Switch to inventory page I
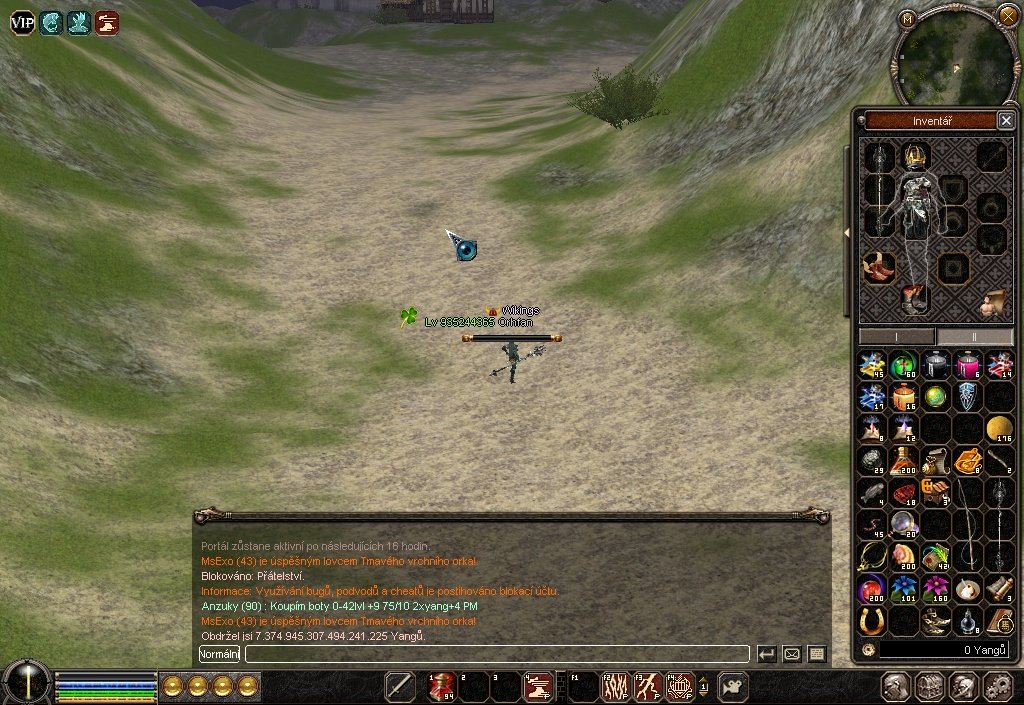Screen dimensions: 1024x705 coord(897,337)
